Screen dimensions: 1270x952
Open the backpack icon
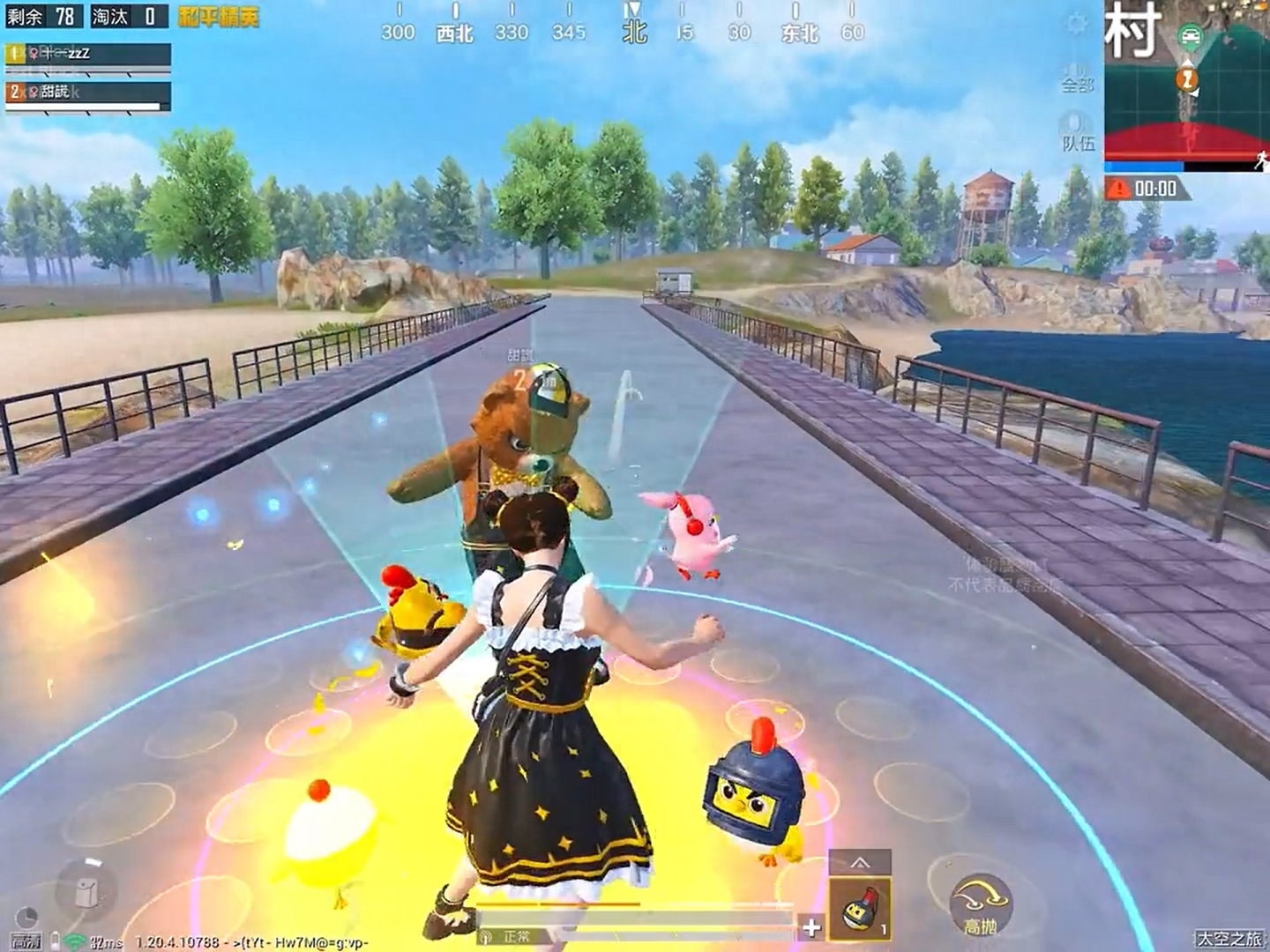pos(85,891)
